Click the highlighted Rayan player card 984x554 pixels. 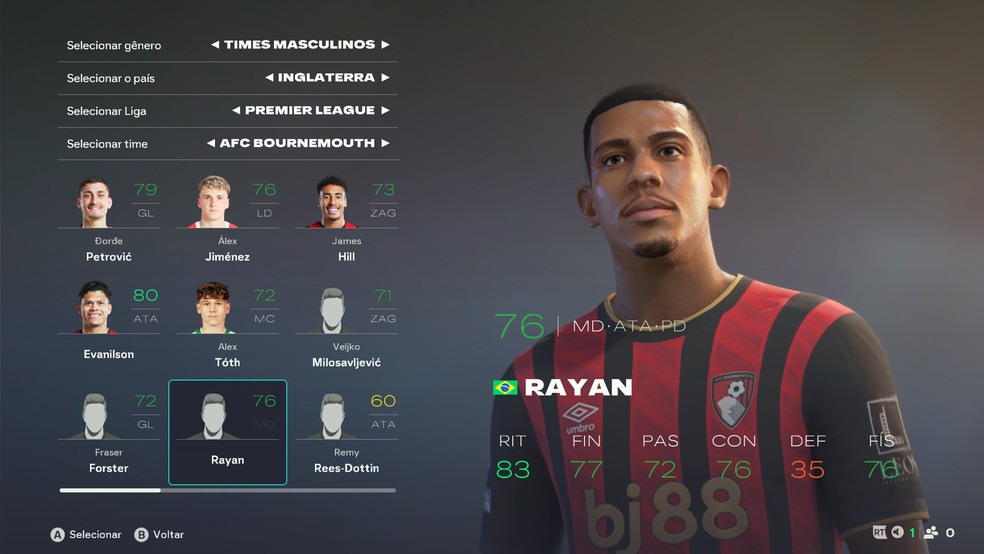click(x=227, y=432)
